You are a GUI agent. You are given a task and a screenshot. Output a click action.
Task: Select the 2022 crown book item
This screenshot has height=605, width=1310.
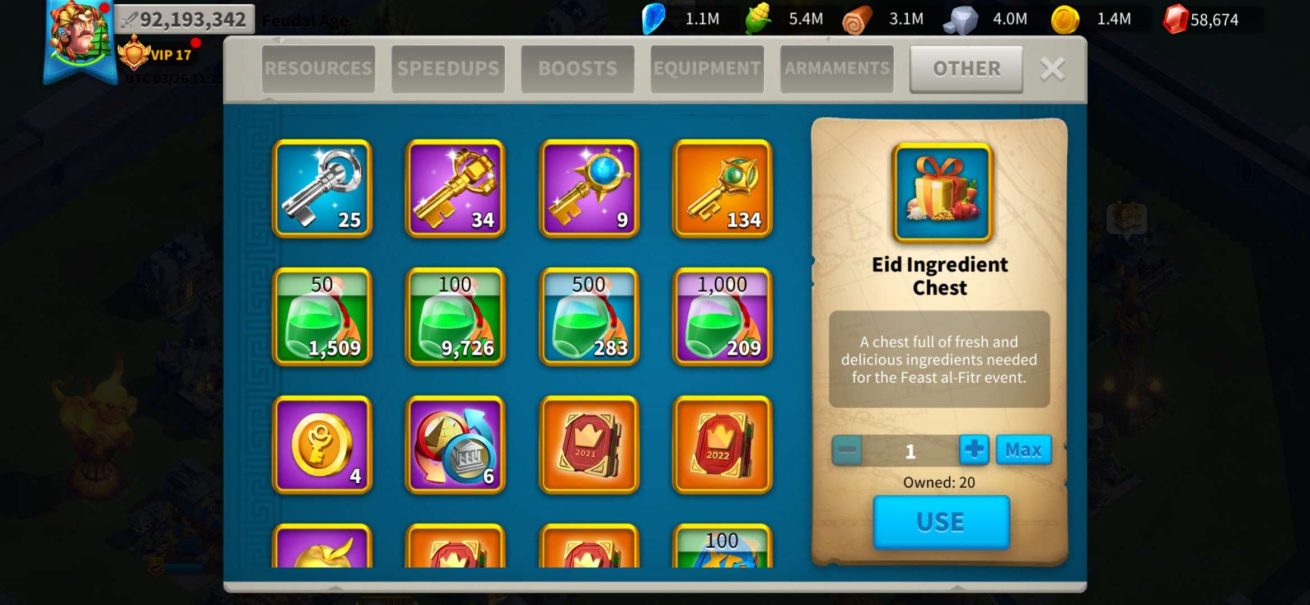(x=722, y=444)
